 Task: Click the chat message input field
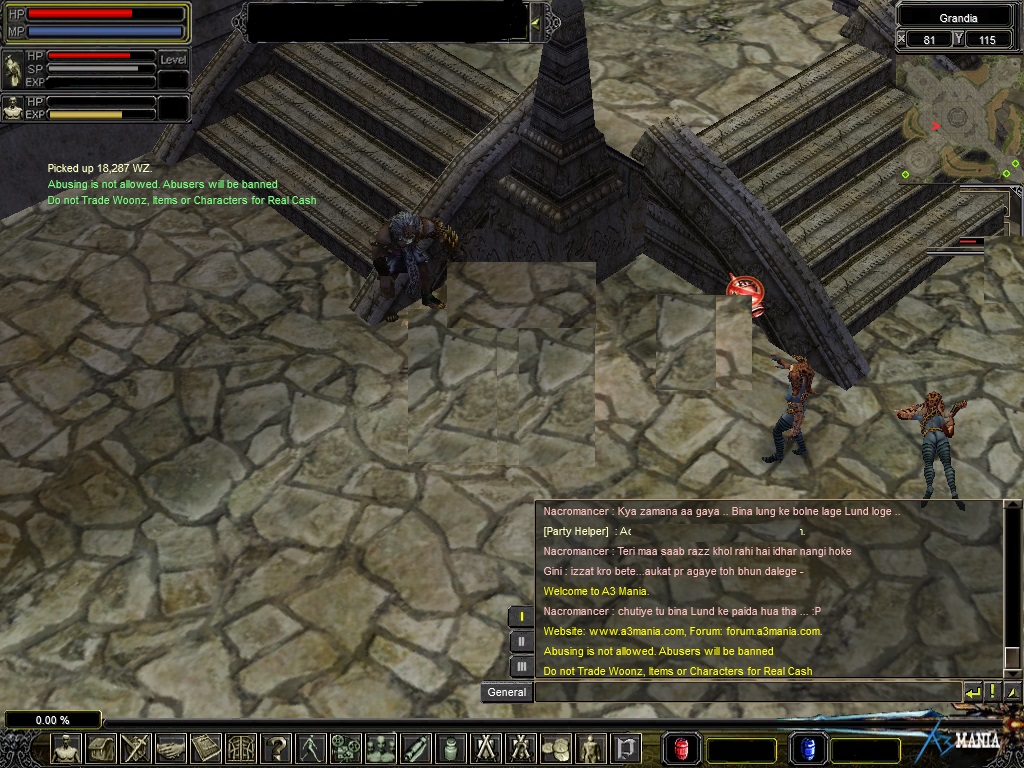747,691
